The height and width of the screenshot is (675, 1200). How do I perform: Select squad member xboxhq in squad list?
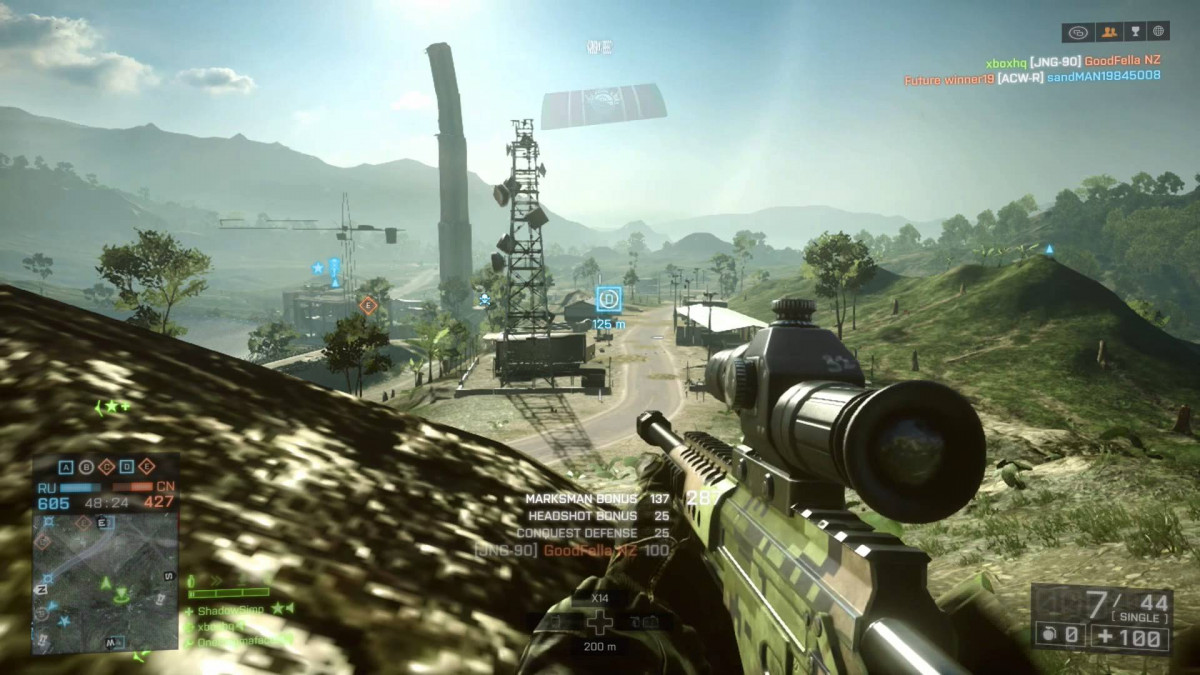coord(220,625)
